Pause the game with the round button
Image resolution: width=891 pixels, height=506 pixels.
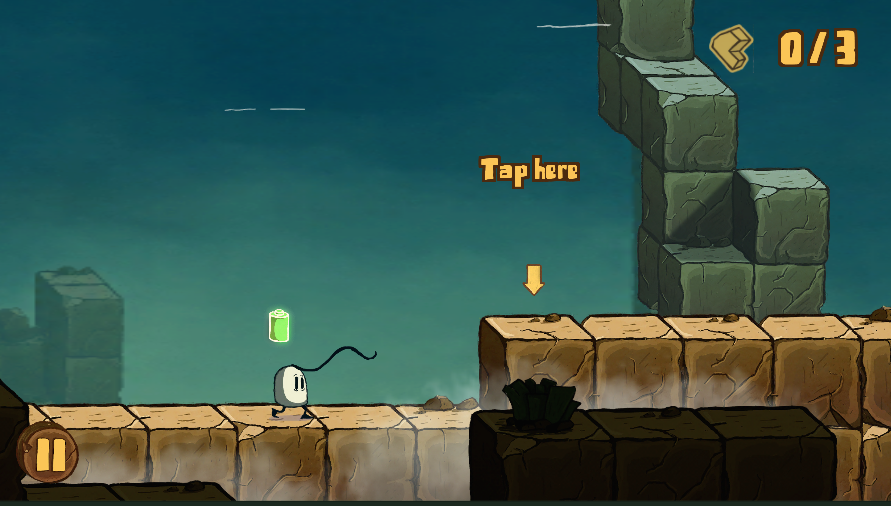[49, 454]
